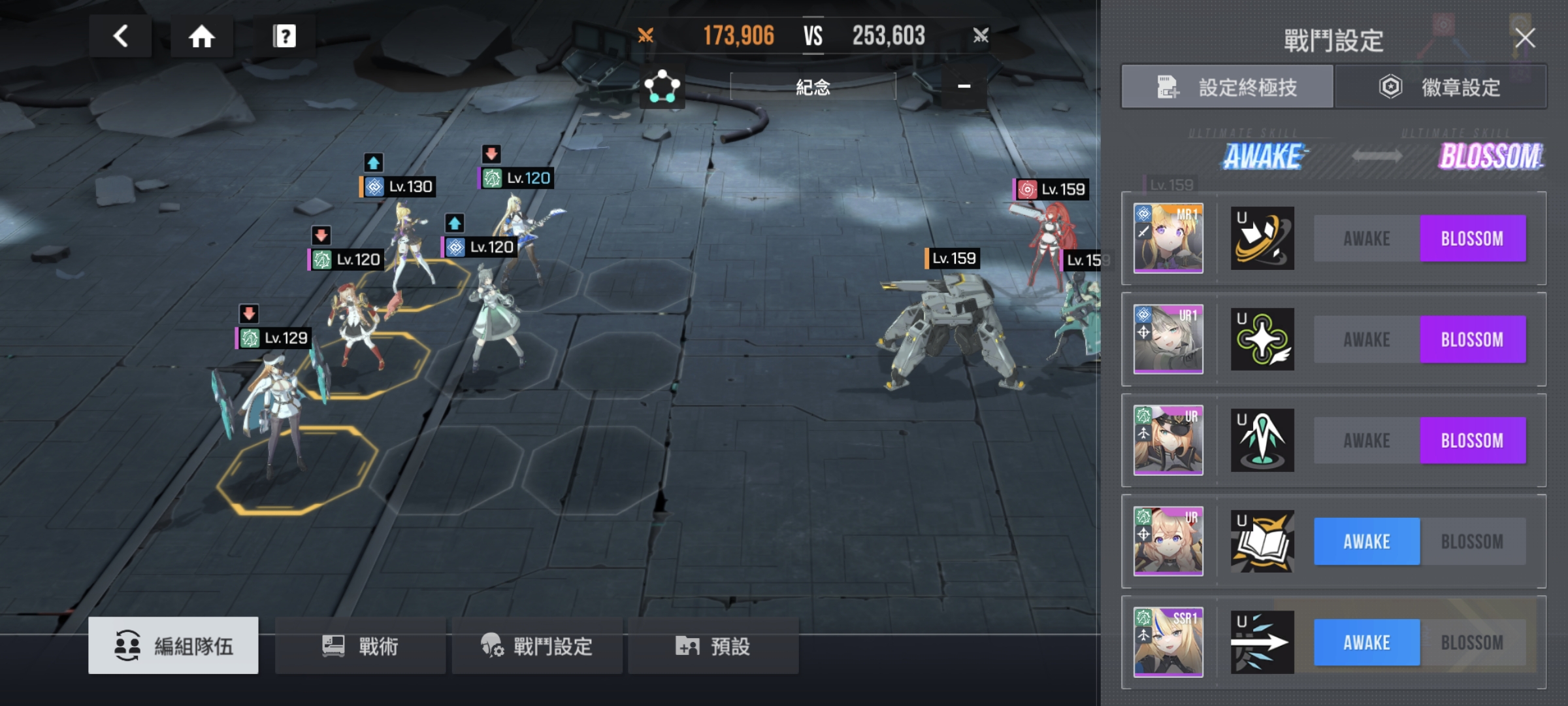The height and width of the screenshot is (706, 1568).
Task: Switch to the 徽章設定 tab
Action: pyautogui.click(x=1441, y=87)
